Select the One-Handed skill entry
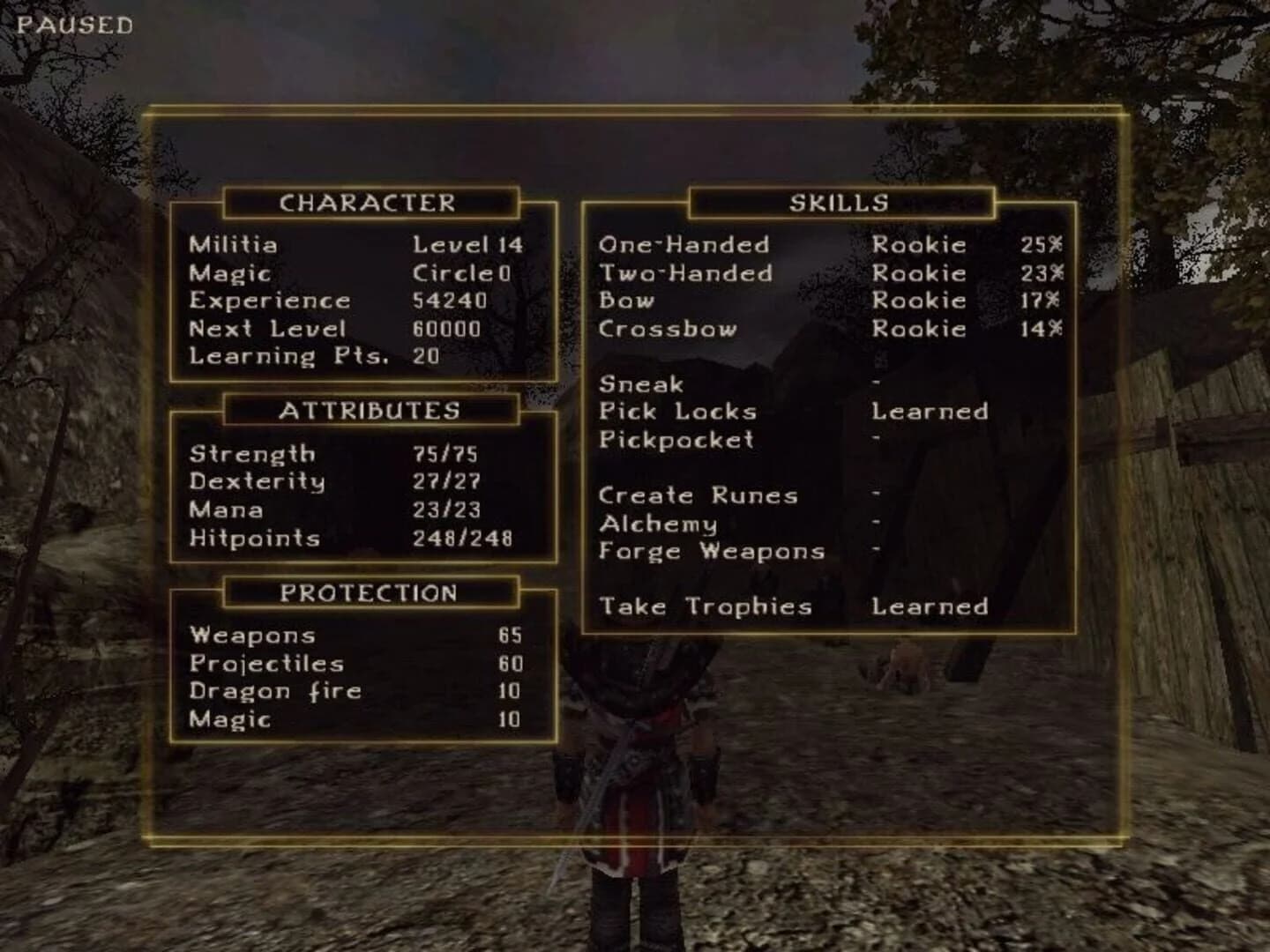Viewport: 1270px width, 952px height. pos(684,245)
